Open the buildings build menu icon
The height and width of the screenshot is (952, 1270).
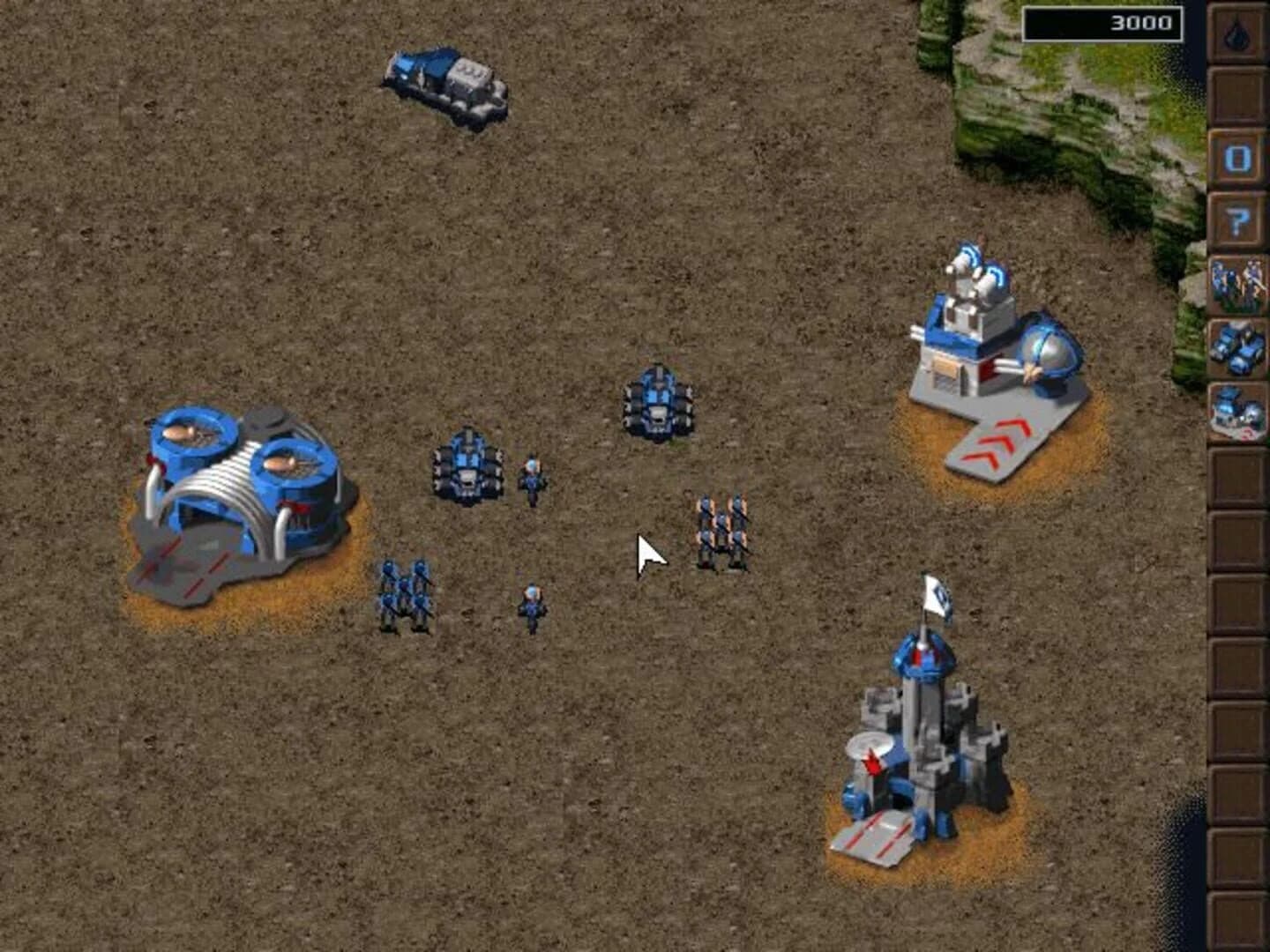(1237, 410)
